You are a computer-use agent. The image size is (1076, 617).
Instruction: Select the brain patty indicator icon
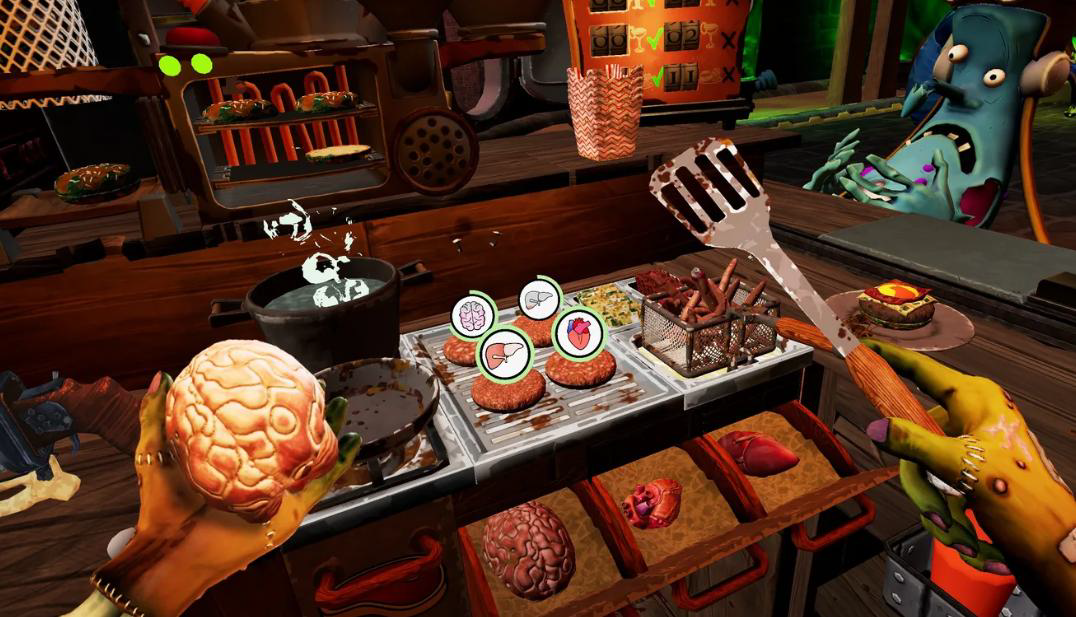pos(472,315)
